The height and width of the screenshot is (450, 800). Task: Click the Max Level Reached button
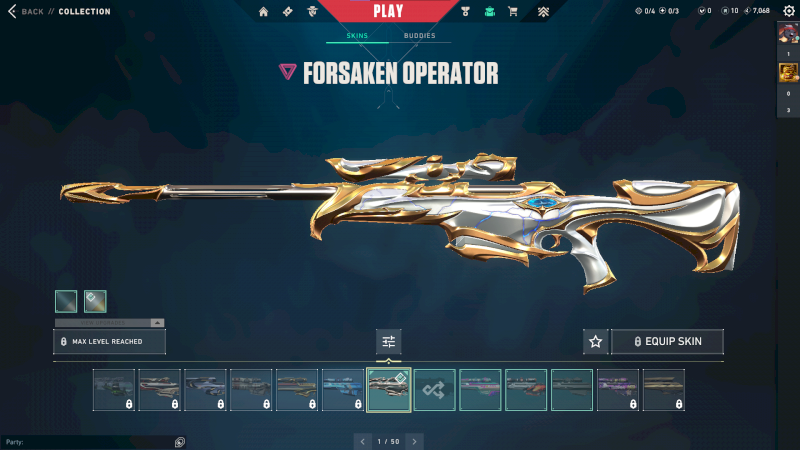tap(109, 342)
